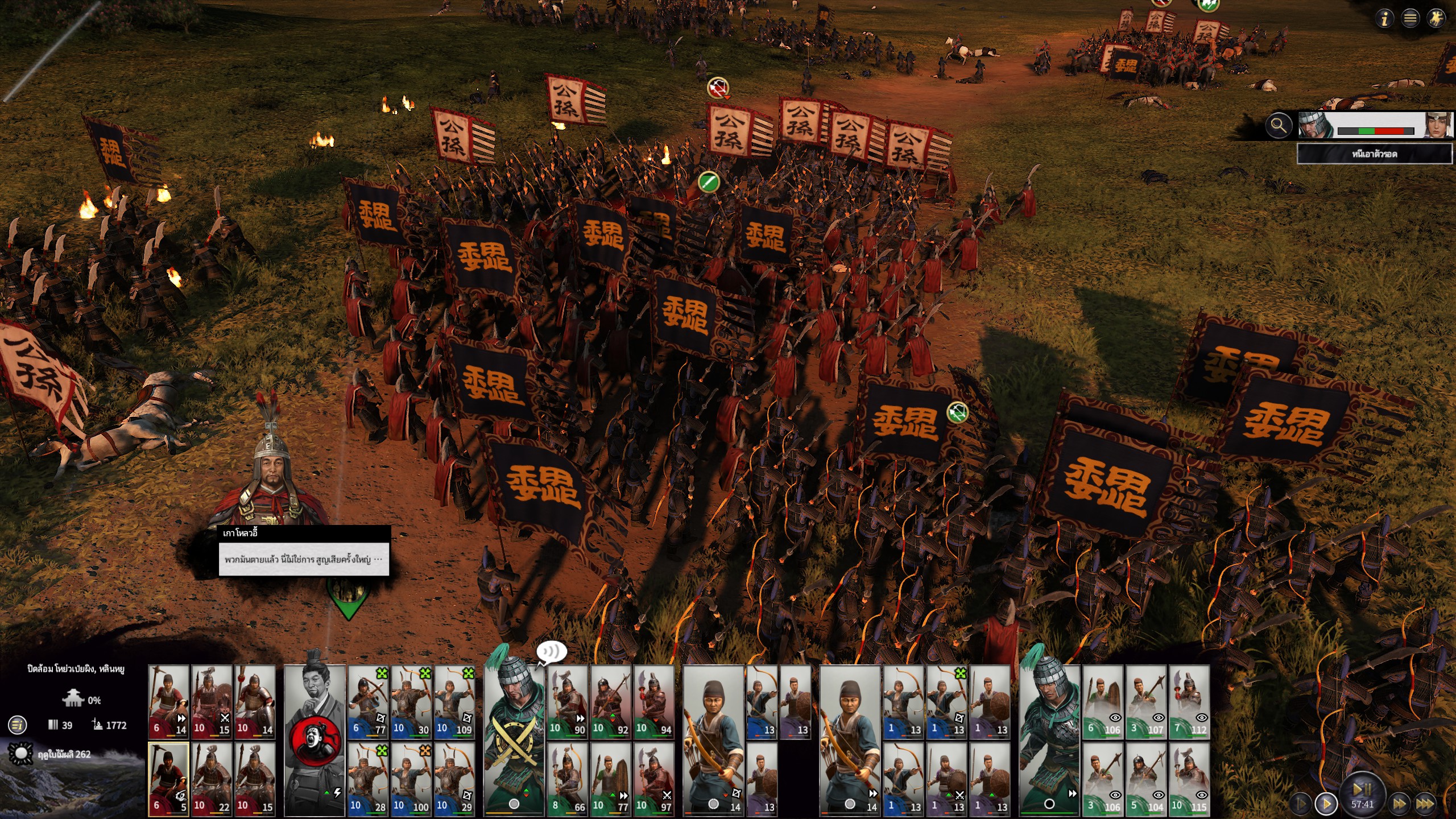The width and height of the screenshot is (1456, 819).
Task: Select the green unit card showing 115 men
Action: (x=1189, y=779)
